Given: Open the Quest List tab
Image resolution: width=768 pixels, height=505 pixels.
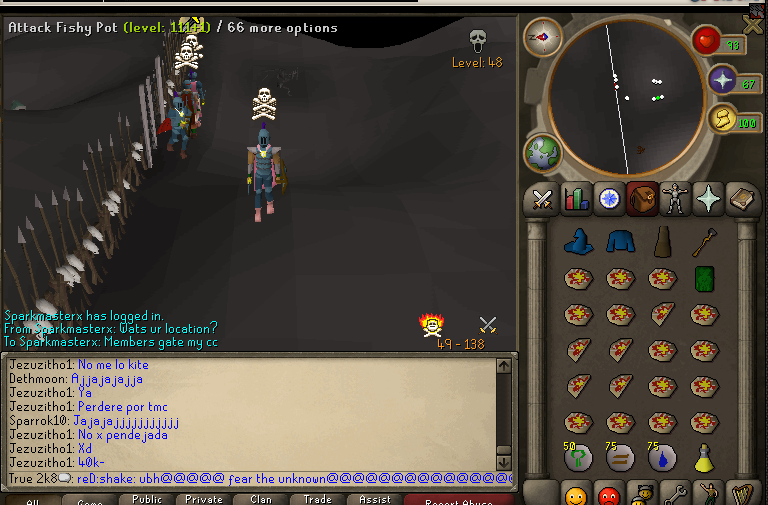Looking at the screenshot, I should tap(608, 200).
